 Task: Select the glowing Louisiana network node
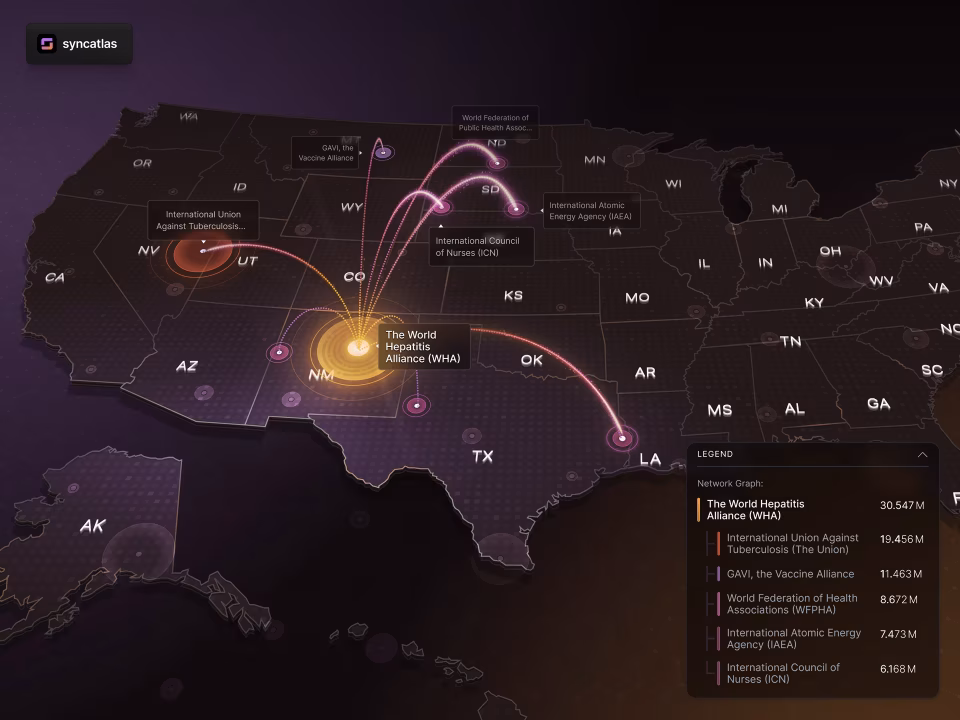(x=623, y=438)
